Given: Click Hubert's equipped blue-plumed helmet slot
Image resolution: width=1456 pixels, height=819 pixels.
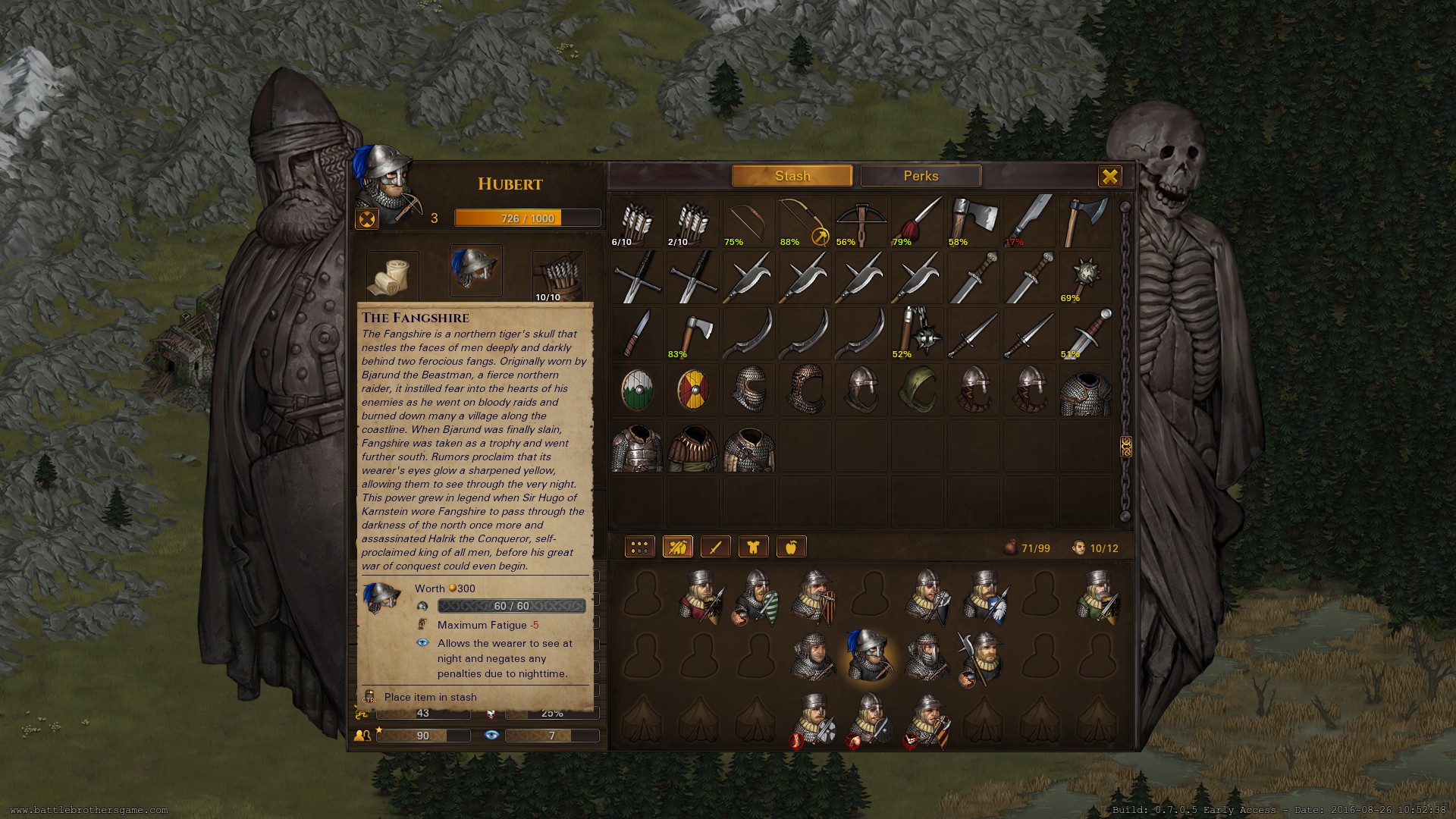Looking at the screenshot, I should pos(475,271).
